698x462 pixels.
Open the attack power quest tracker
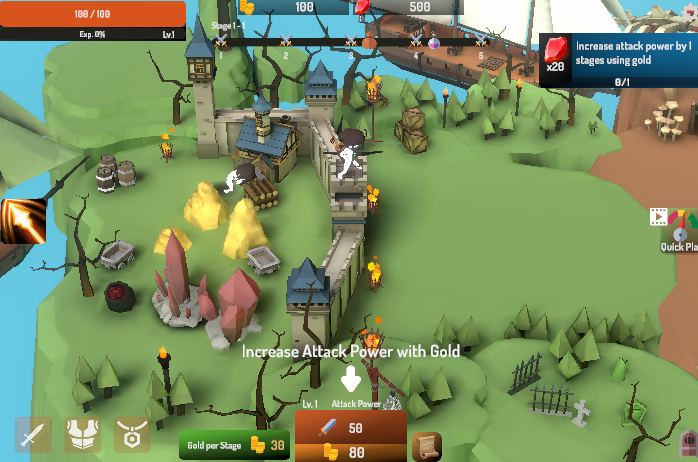click(618, 59)
